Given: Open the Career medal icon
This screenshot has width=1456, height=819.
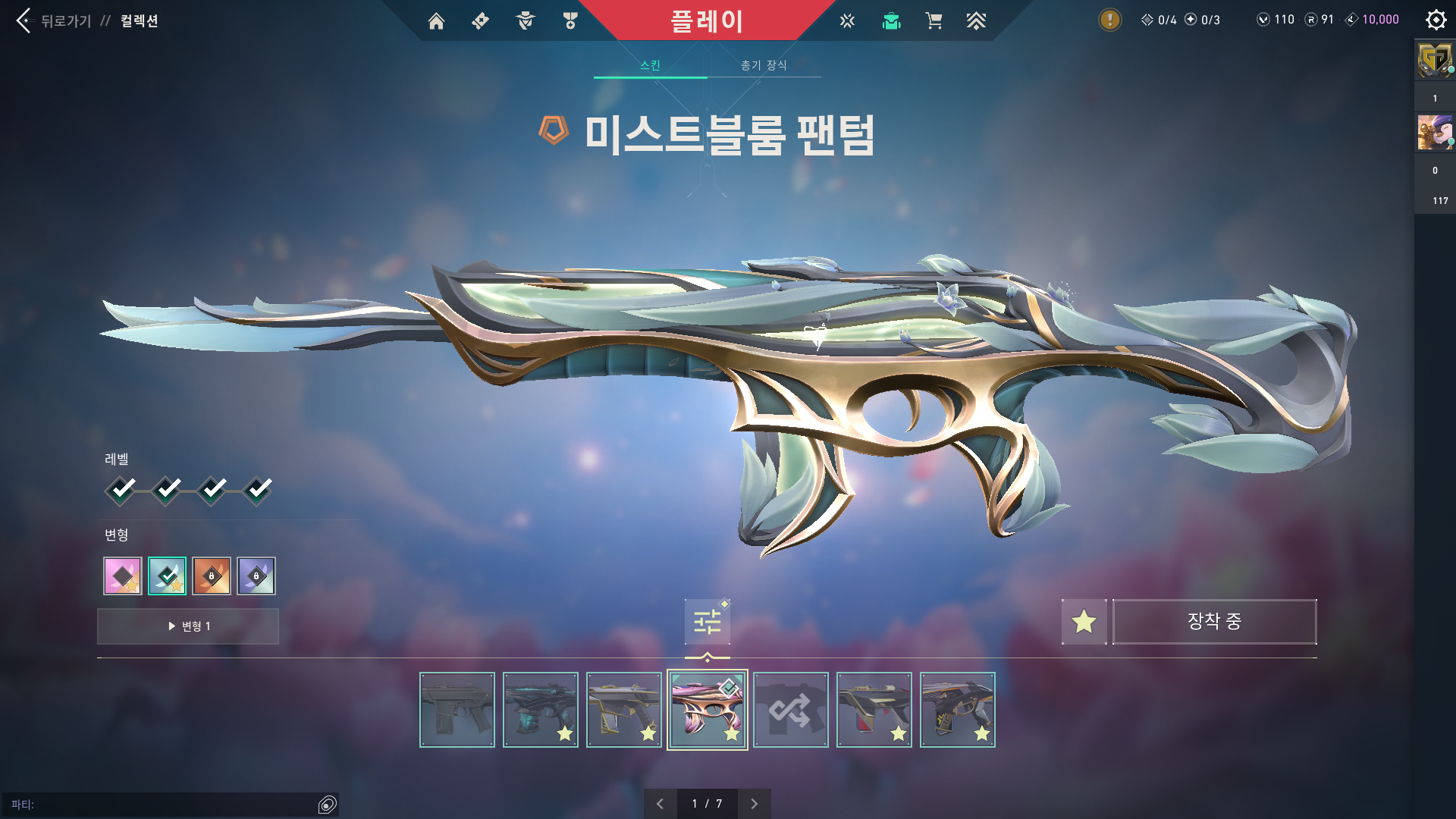Looking at the screenshot, I should tap(570, 20).
